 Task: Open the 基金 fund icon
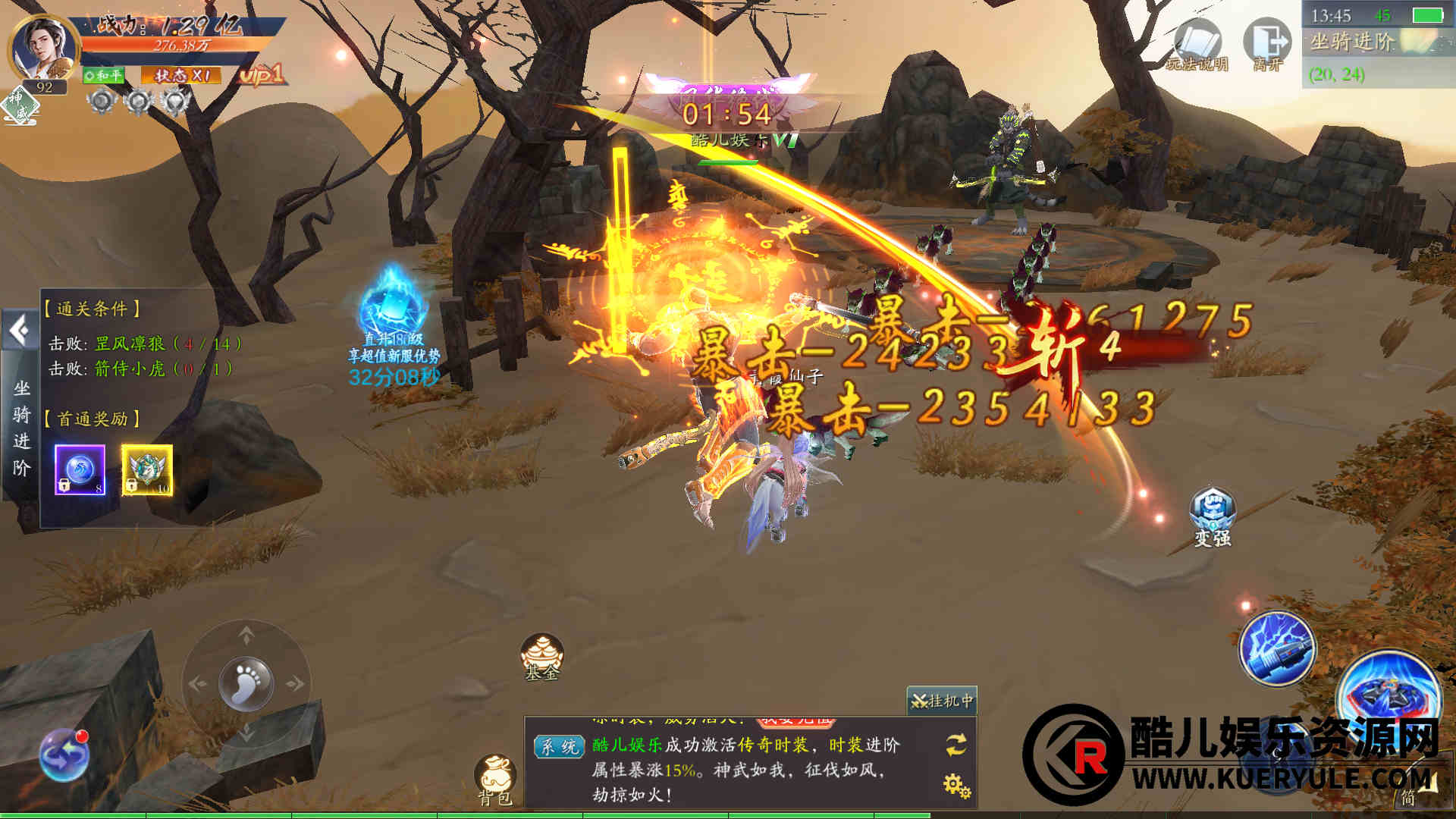(x=541, y=655)
